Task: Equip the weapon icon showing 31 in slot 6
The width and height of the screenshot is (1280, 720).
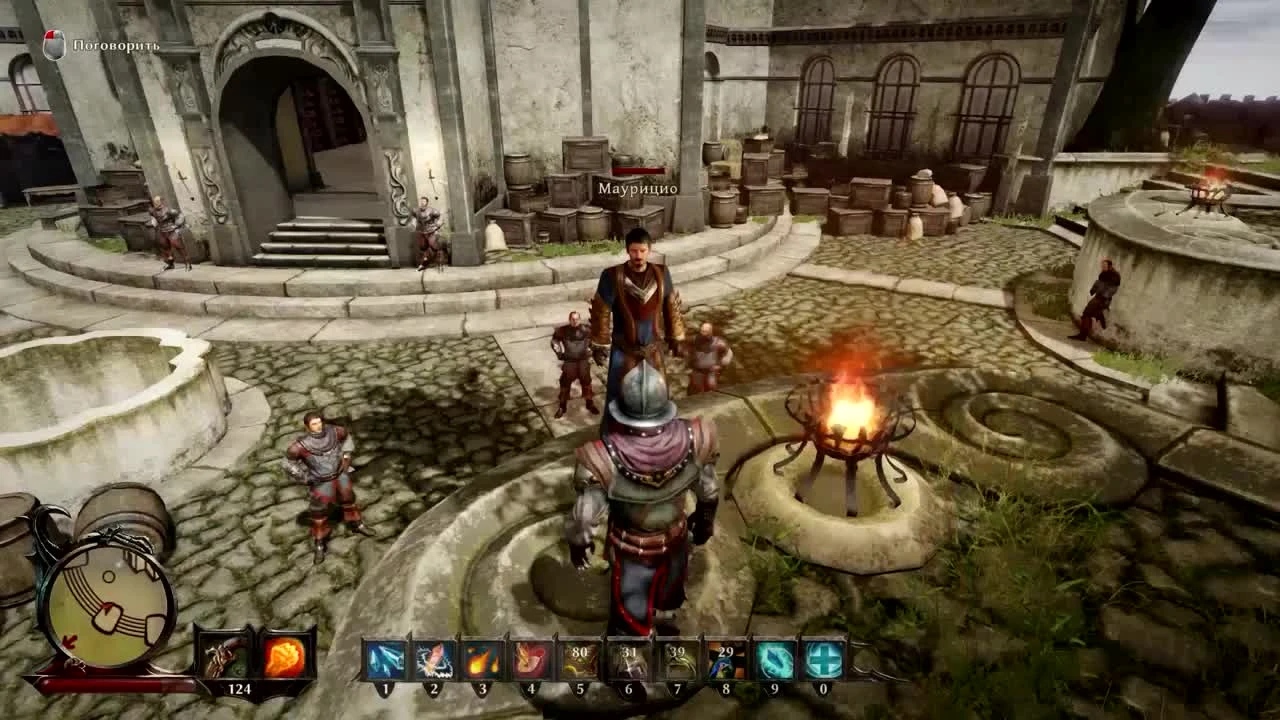Action: 628,660
